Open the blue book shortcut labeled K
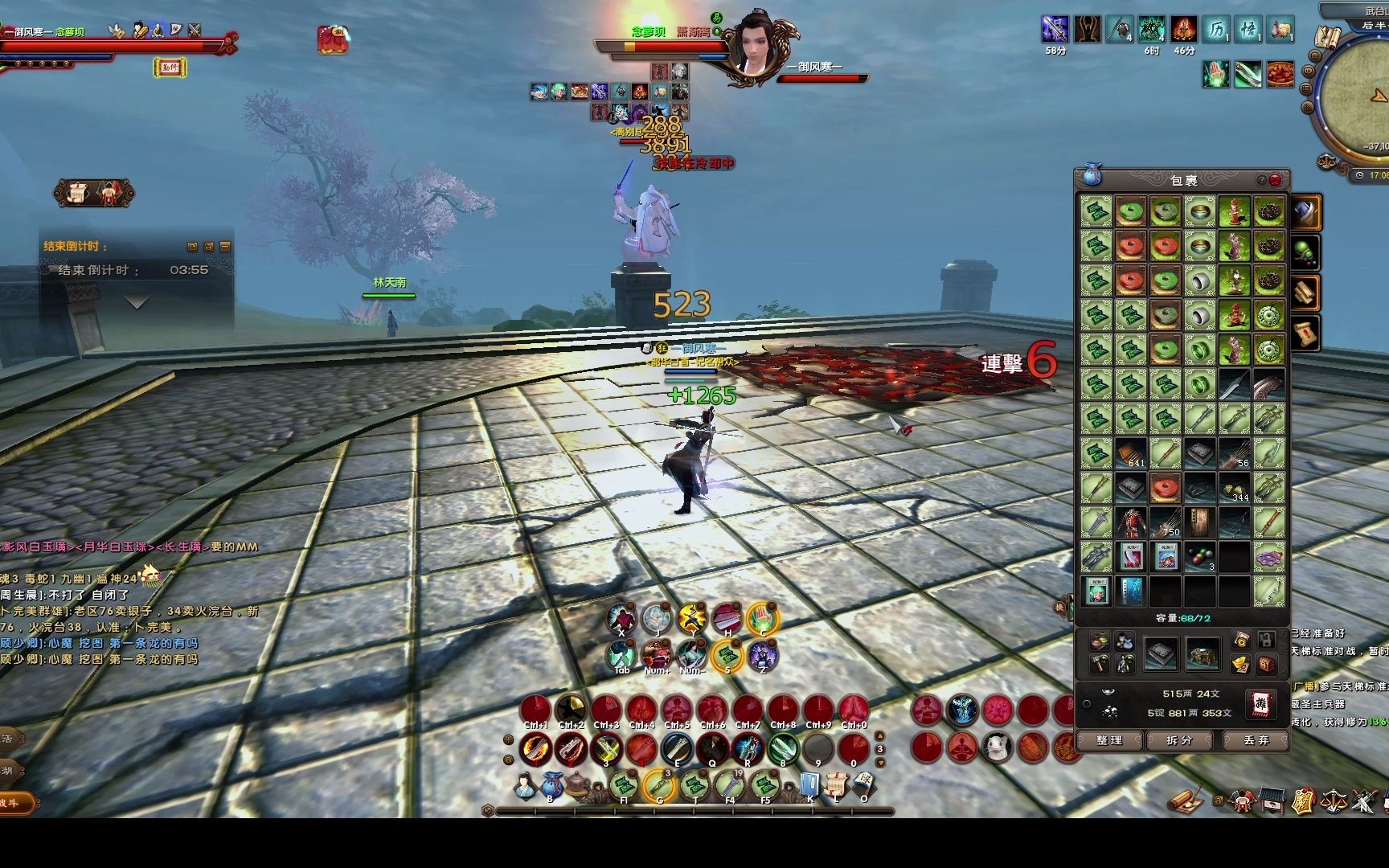 (x=810, y=785)
